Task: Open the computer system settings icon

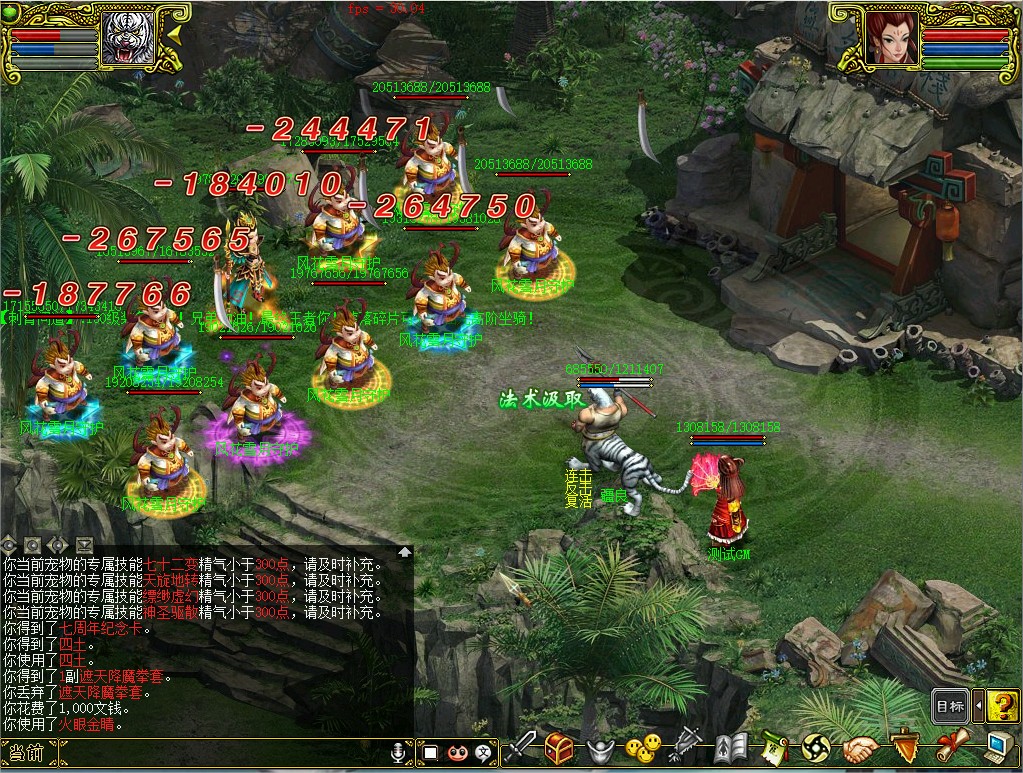Action: pyautogui.click(x=999, y=749)
